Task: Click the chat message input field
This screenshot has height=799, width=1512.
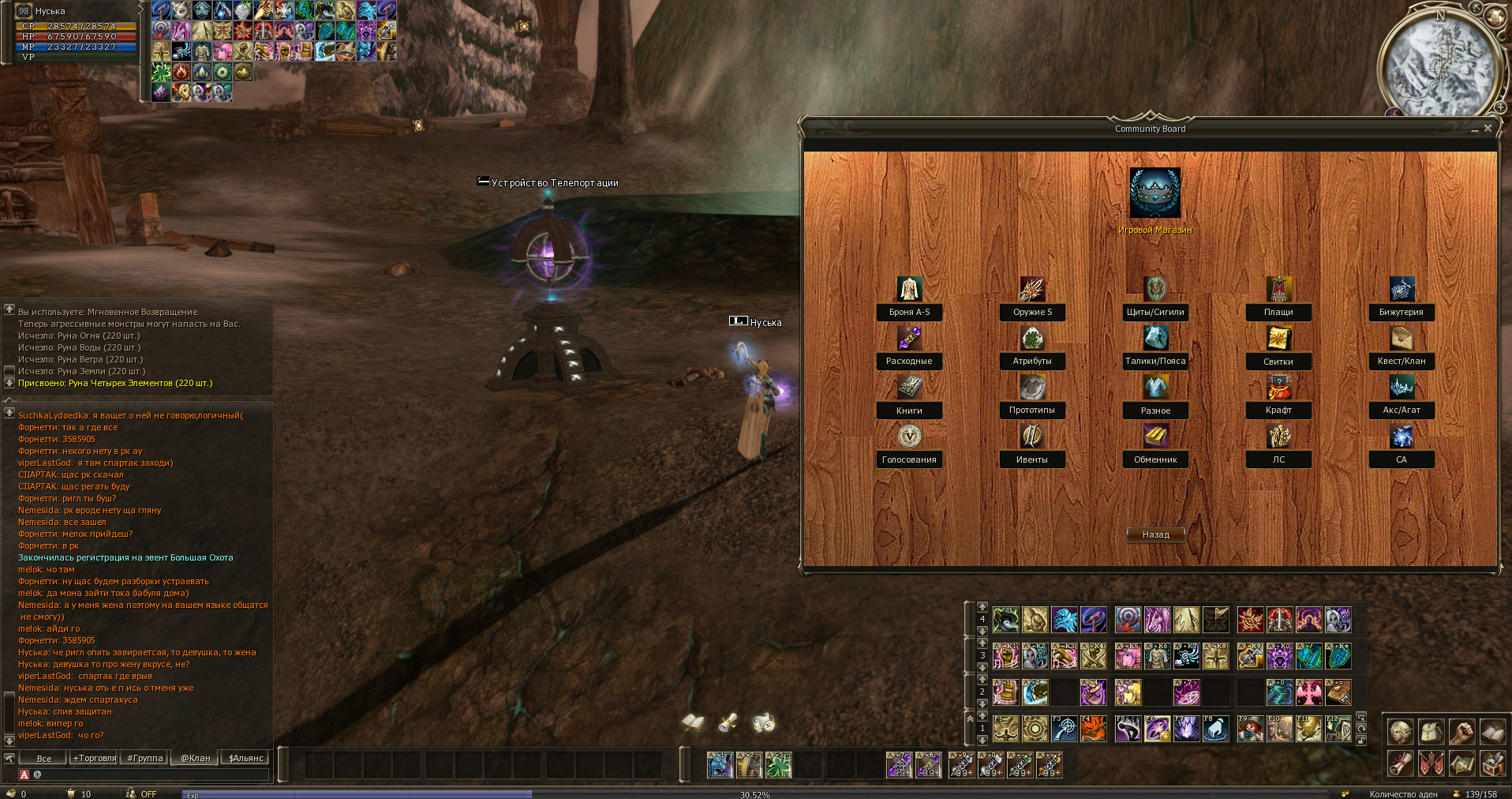Action: 150,775
